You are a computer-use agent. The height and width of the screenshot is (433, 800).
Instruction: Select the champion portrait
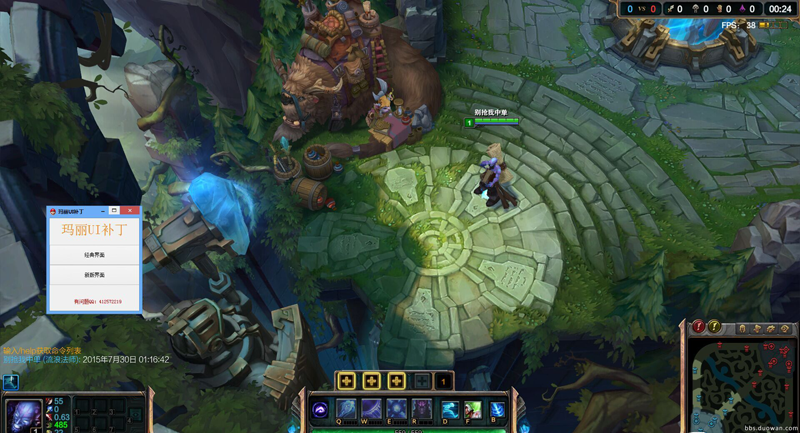22,413
